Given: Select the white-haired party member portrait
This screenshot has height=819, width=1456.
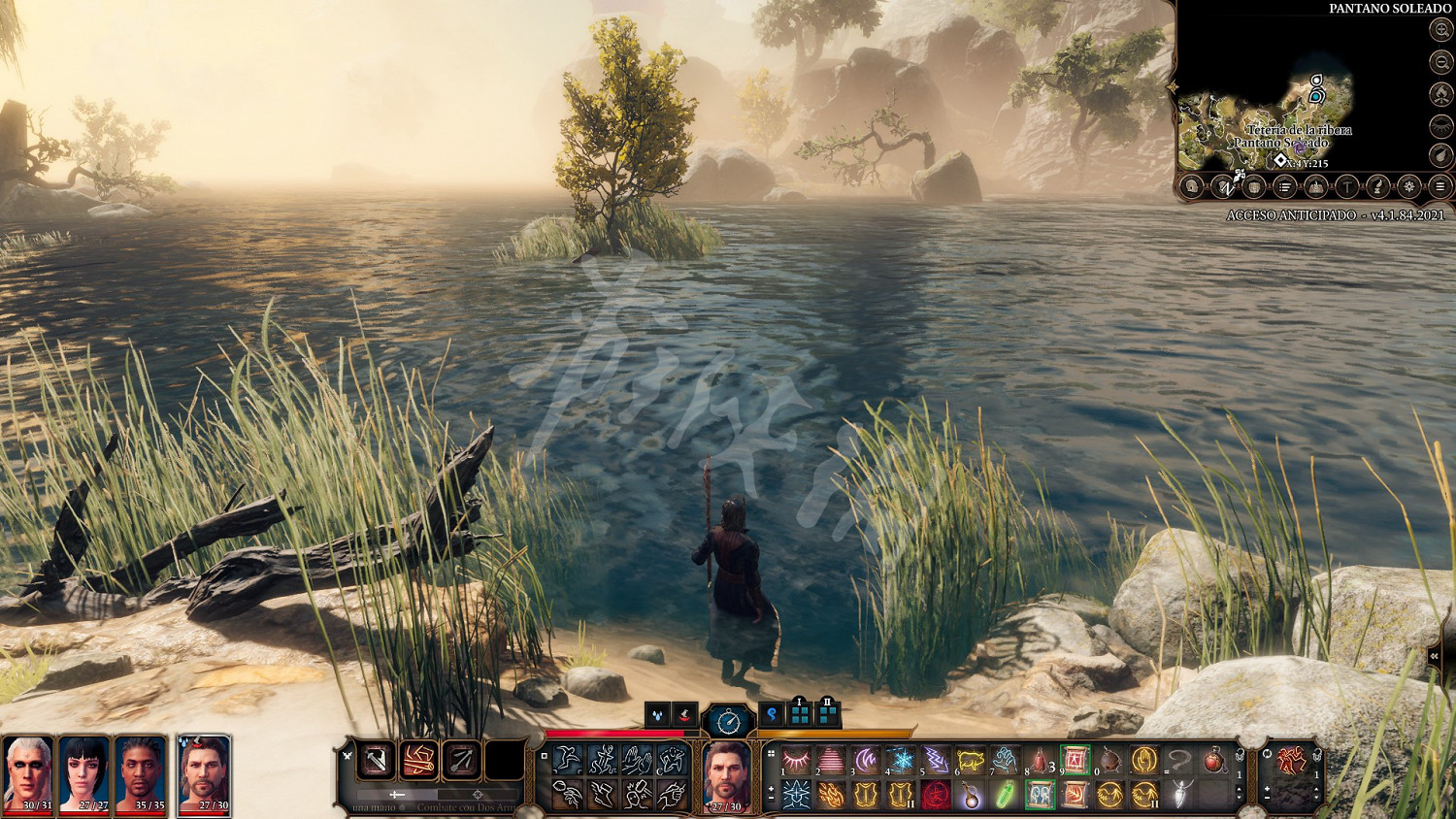Looking at the screenshot, I should point(29,771).
